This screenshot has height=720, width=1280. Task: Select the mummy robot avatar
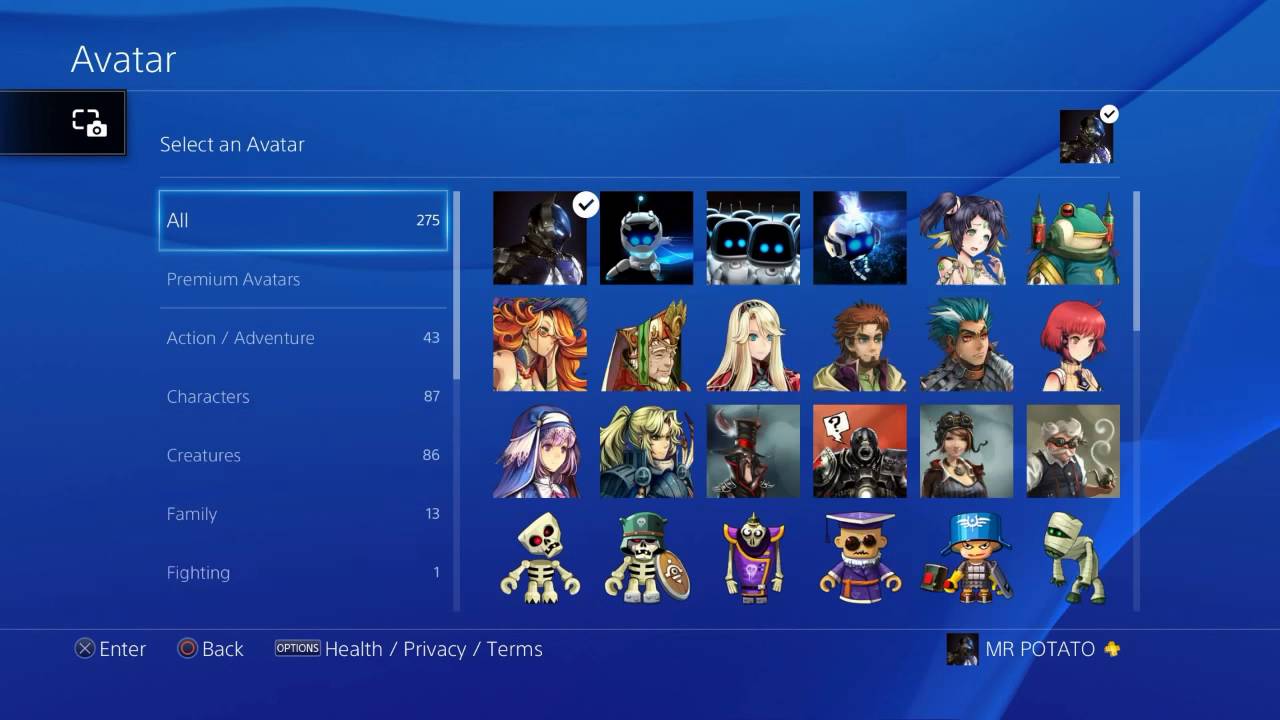click(x=1073, y=558)
